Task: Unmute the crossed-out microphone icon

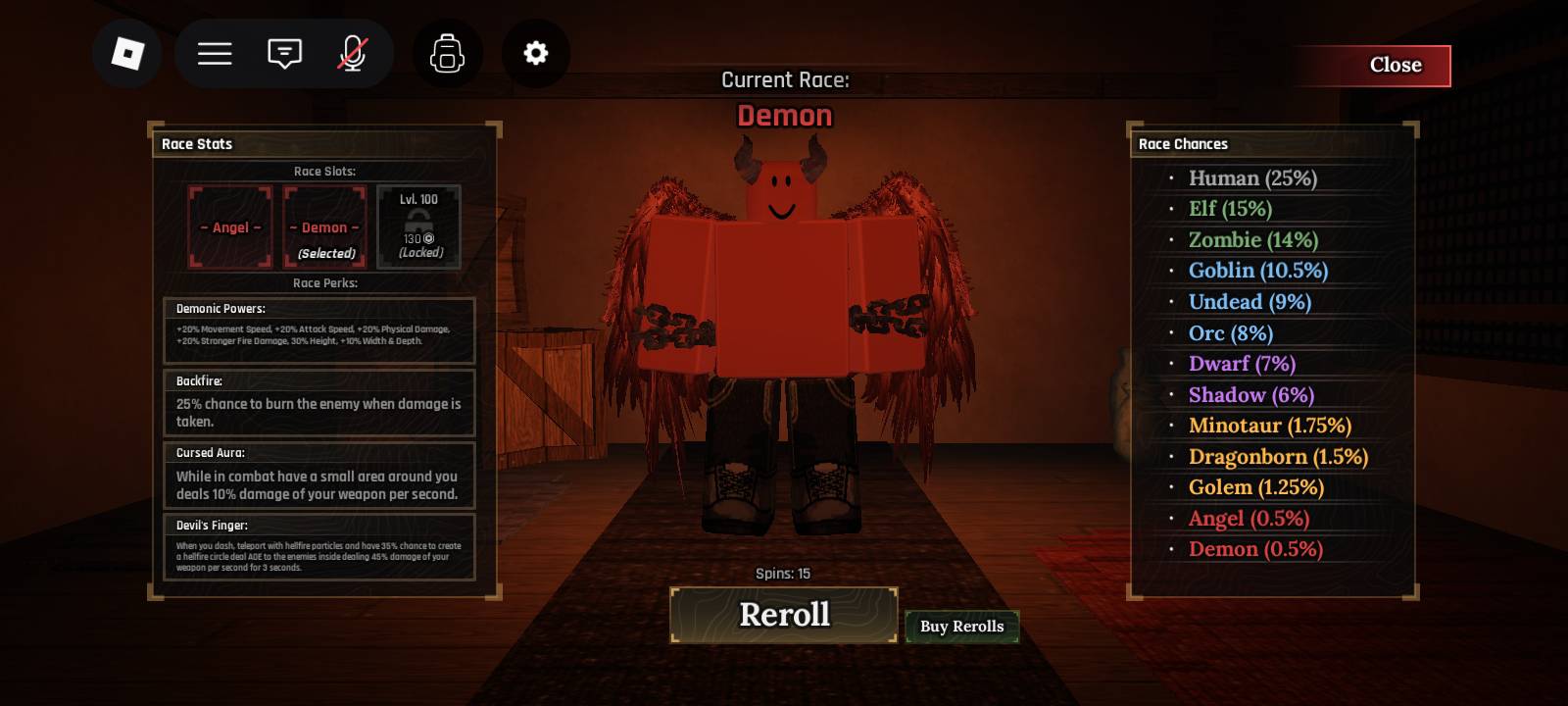Action: 352,53
